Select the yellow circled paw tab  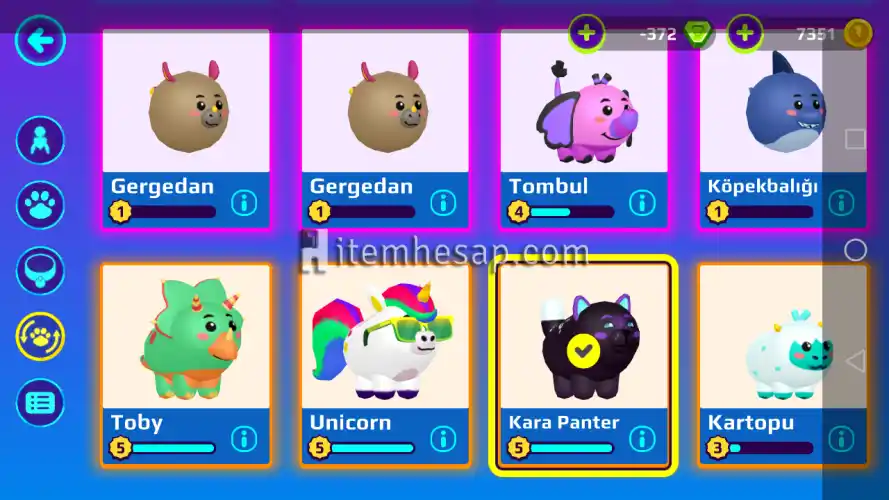point(41,337)
